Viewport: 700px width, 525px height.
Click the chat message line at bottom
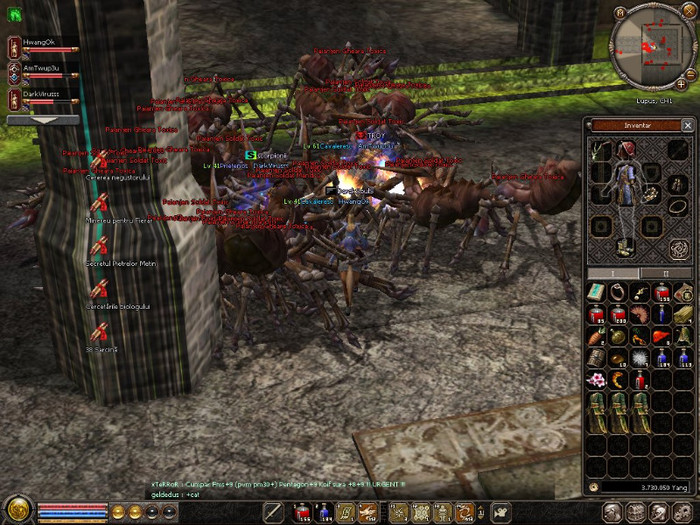coord(250,485)
